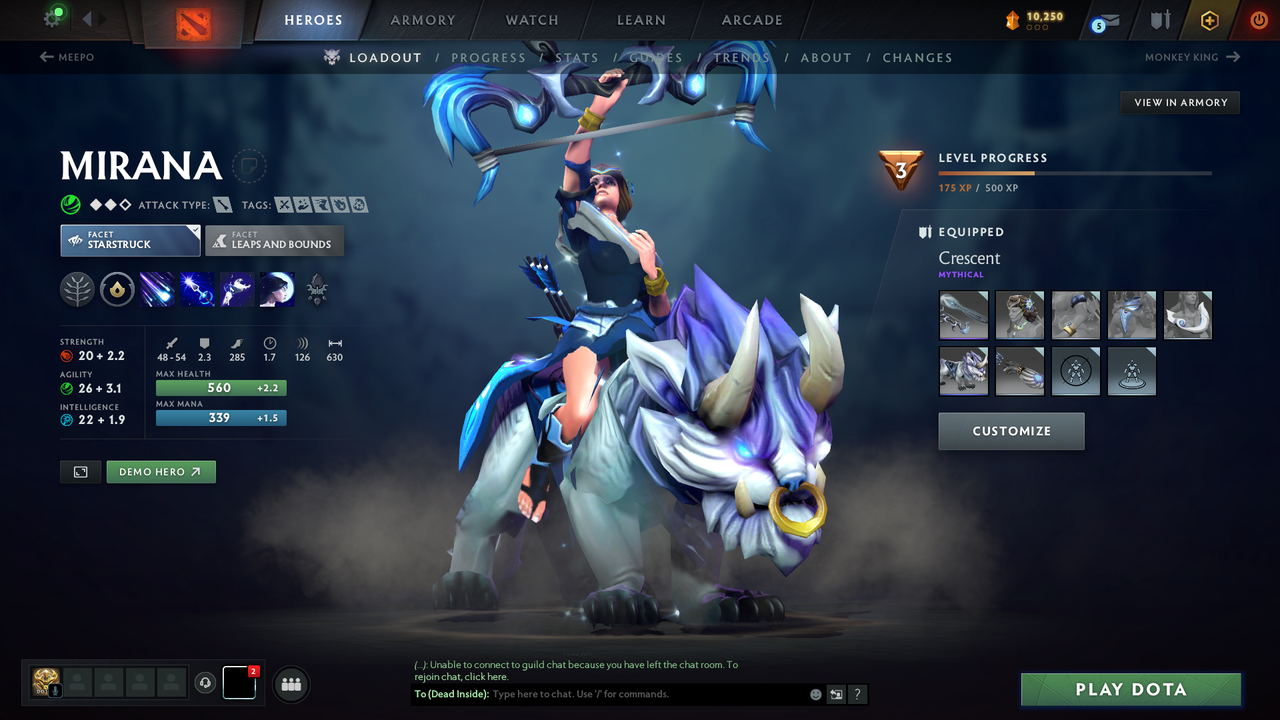Image resolution: width=1280 pixels, height=720 pixels.
Task: Click the CUSTOMIZE button under equipped items
Action: pos(1011,431)
